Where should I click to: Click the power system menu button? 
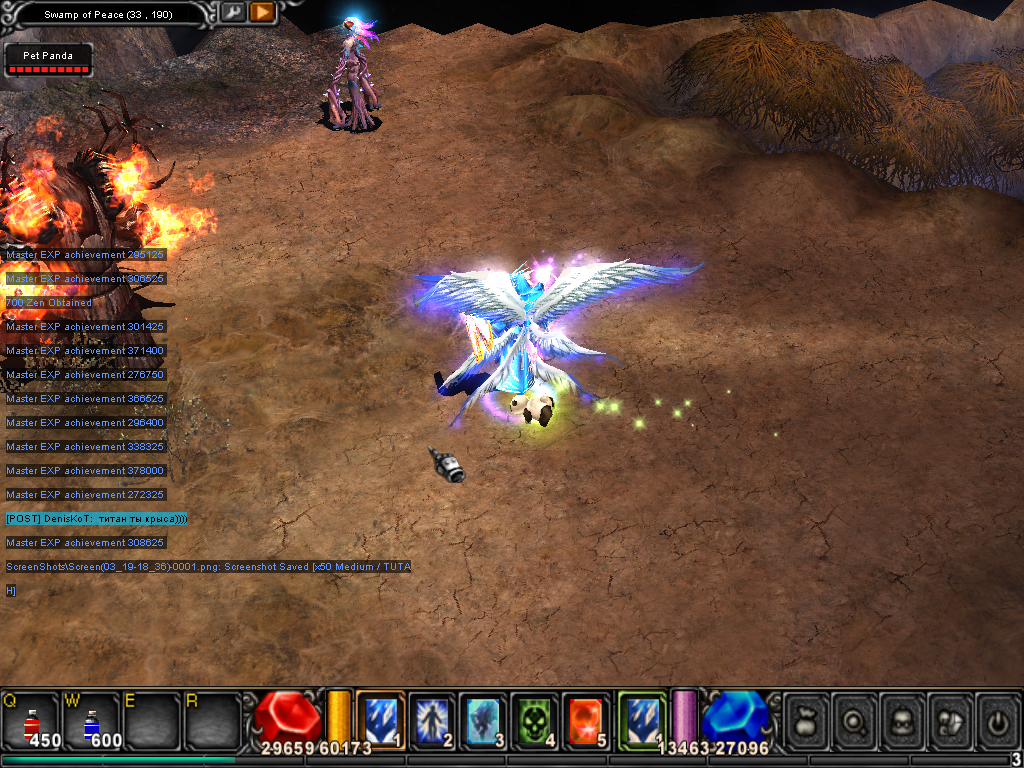[997, 720]
